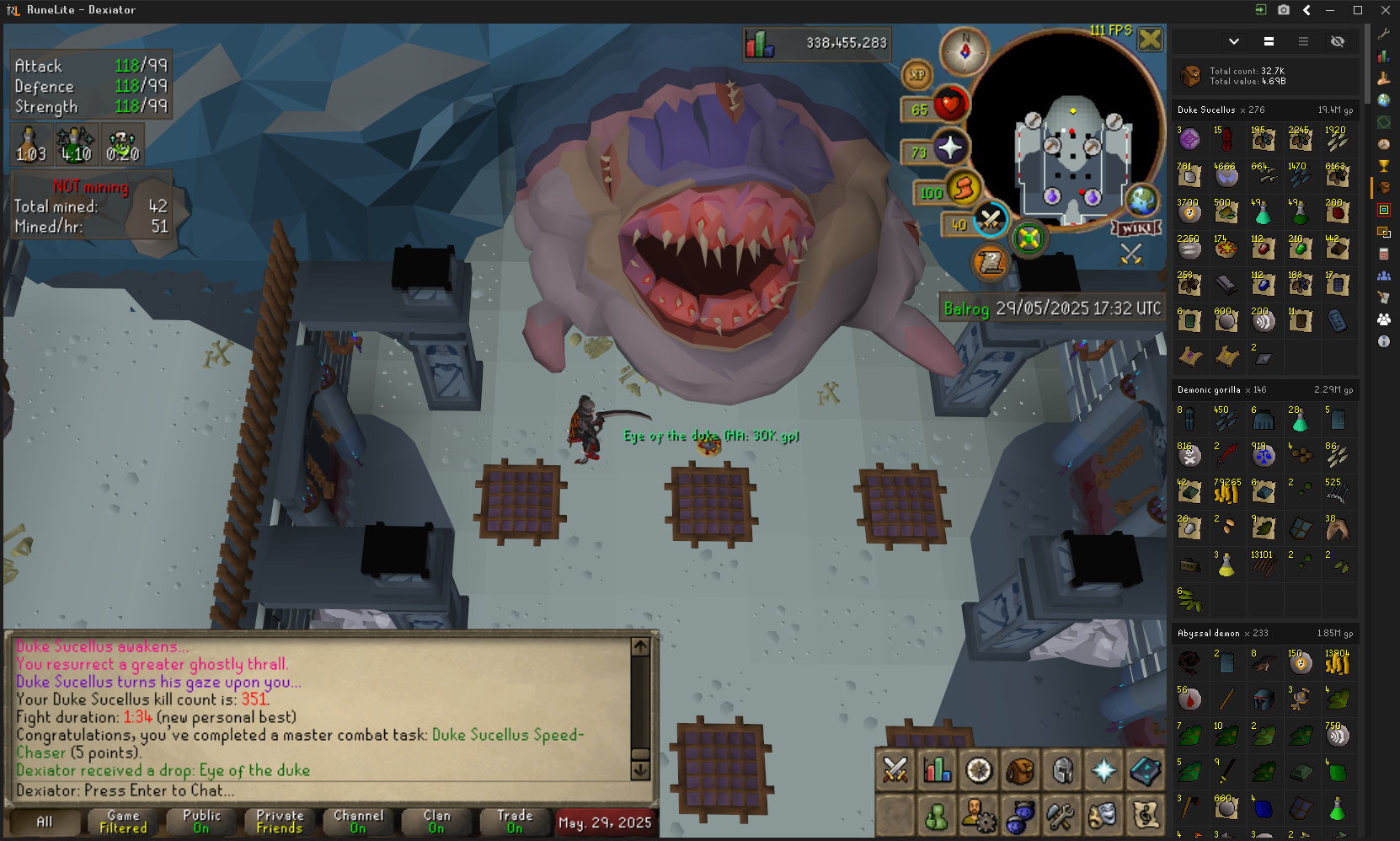Toggle the XP drops orb
Viewport: 1400px width, 841px height.
917,75
